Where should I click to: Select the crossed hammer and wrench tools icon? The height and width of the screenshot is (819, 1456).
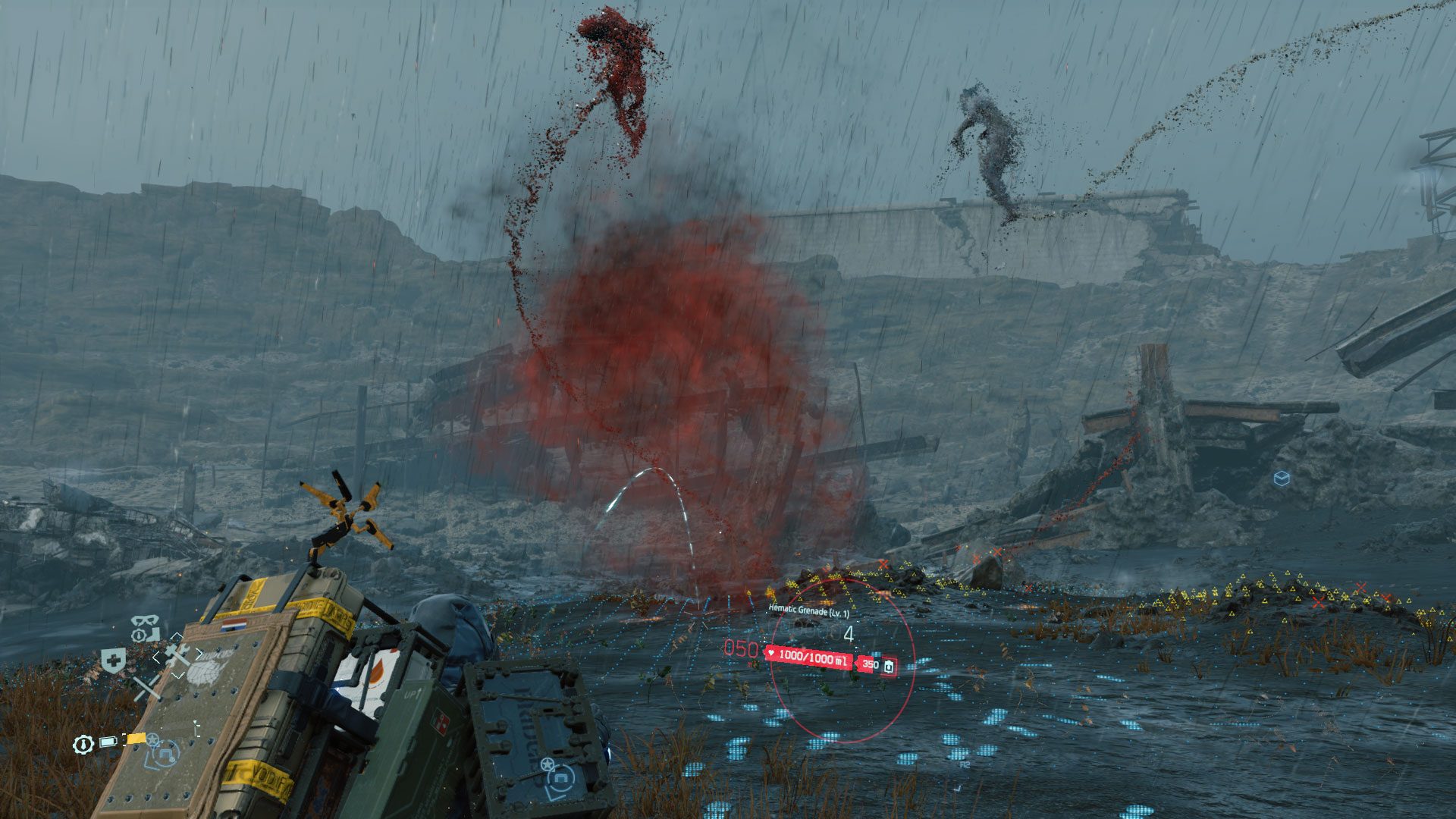(177, 656)
